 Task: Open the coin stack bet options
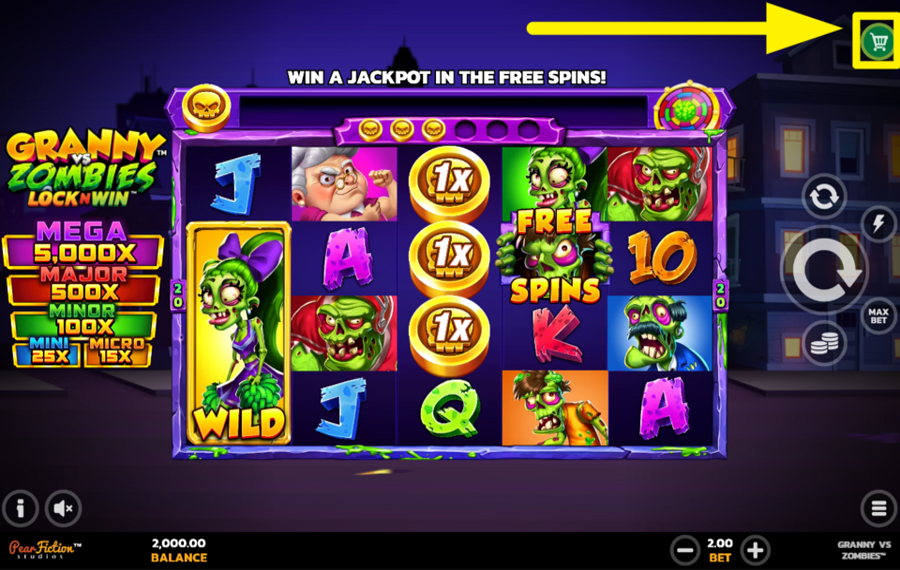824,343
